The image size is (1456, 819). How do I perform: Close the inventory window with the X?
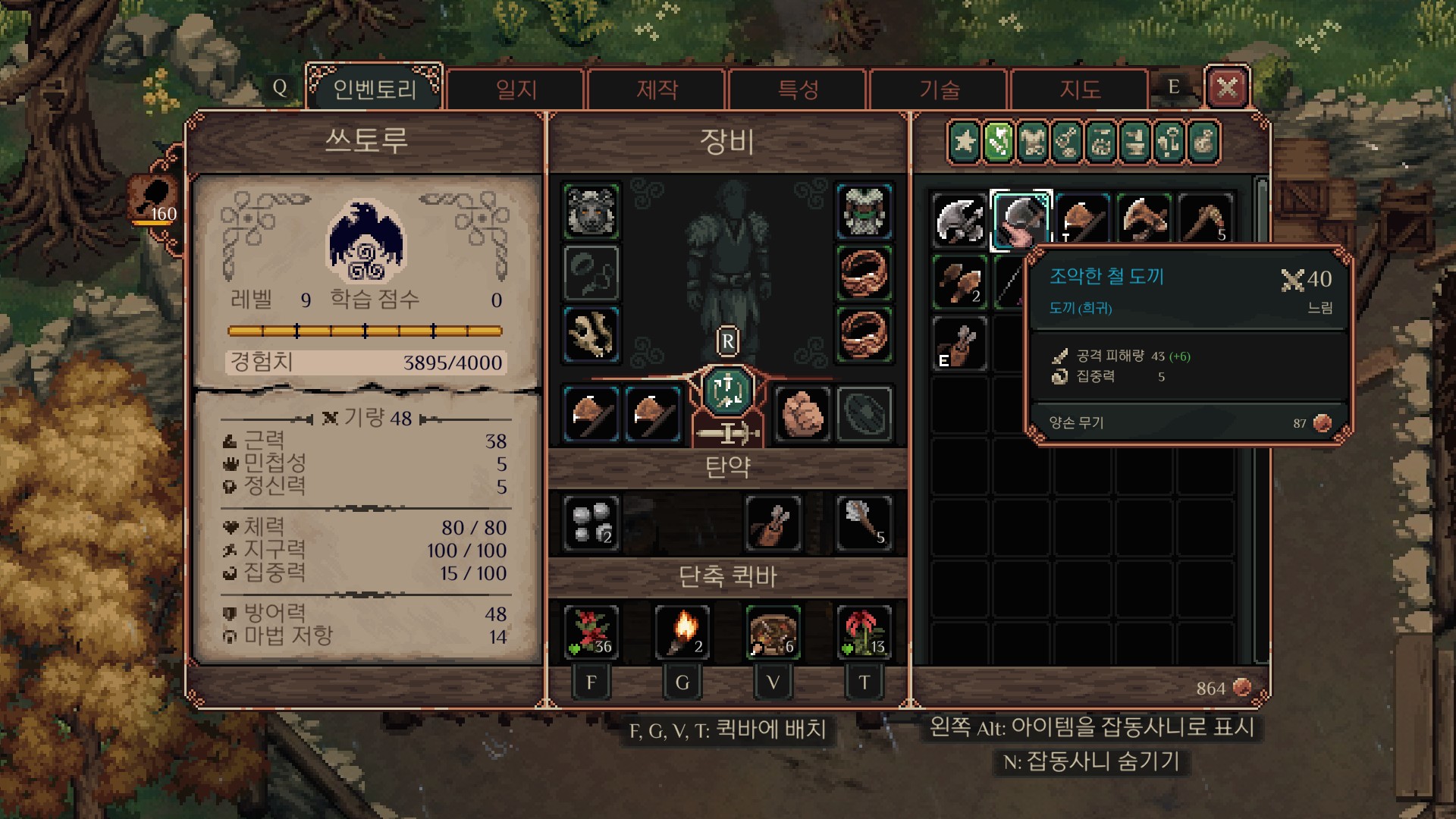1227,88
